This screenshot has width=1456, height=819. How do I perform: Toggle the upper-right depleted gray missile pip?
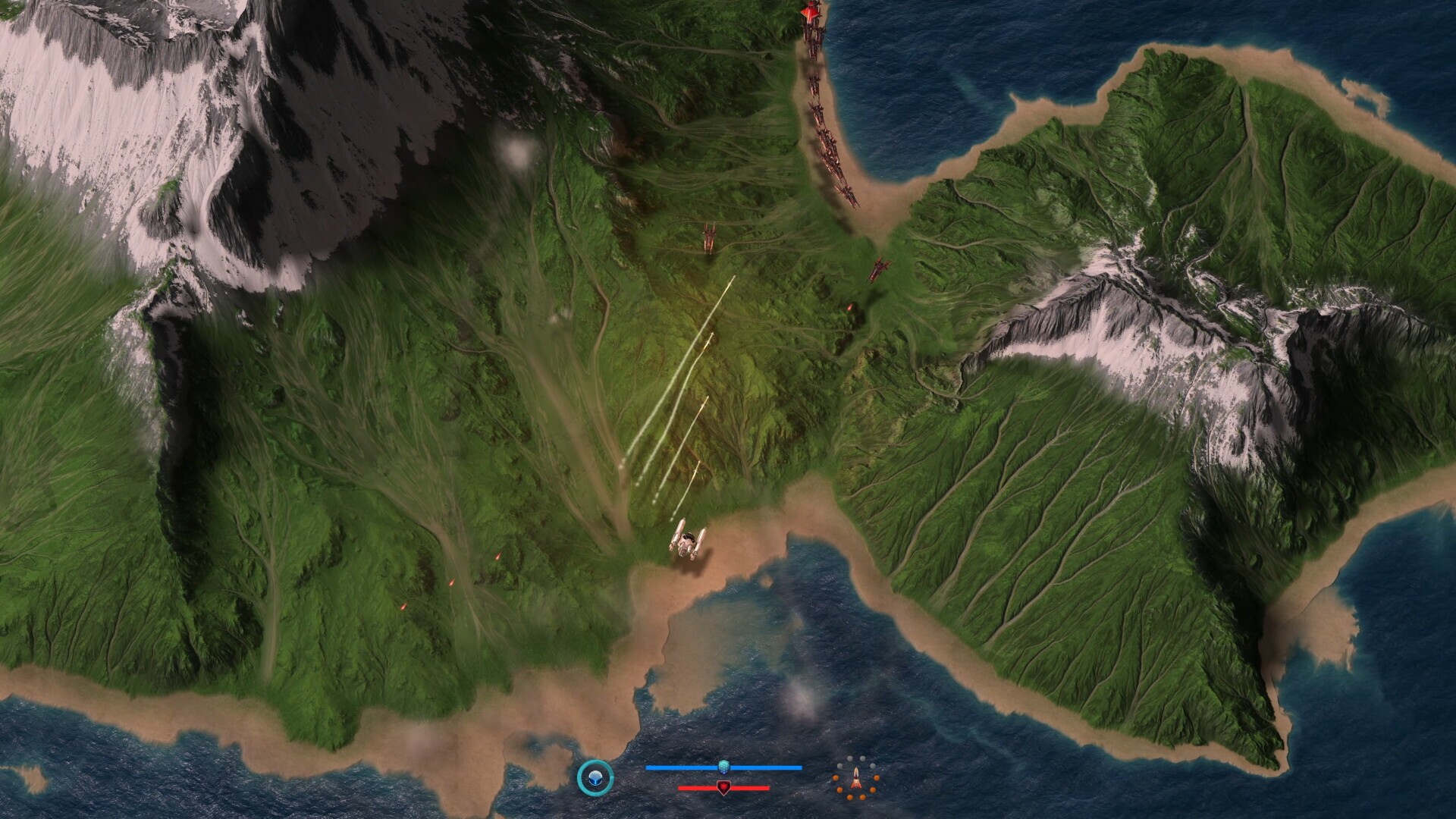pyautogui.click(x=873, y=766)
